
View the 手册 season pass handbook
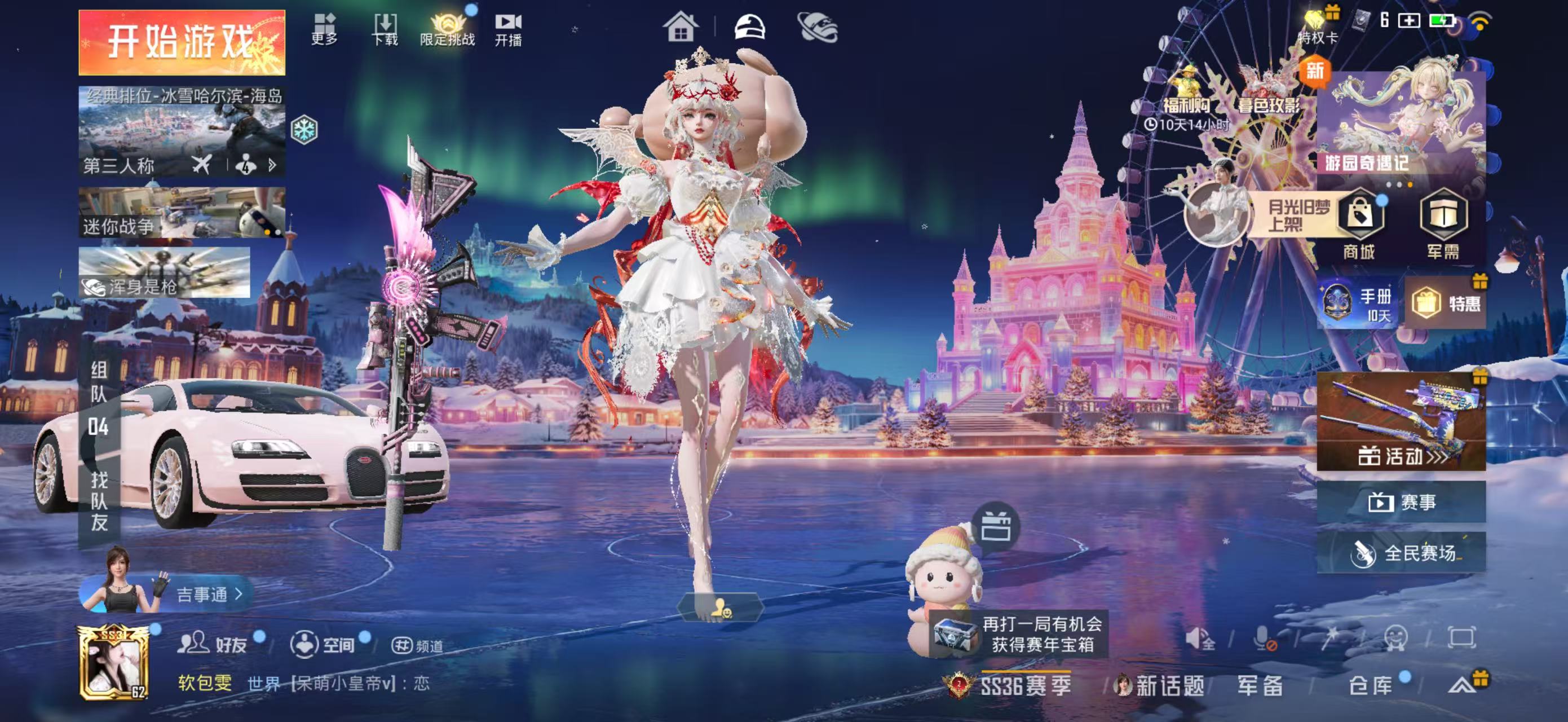pos(1356,304)
